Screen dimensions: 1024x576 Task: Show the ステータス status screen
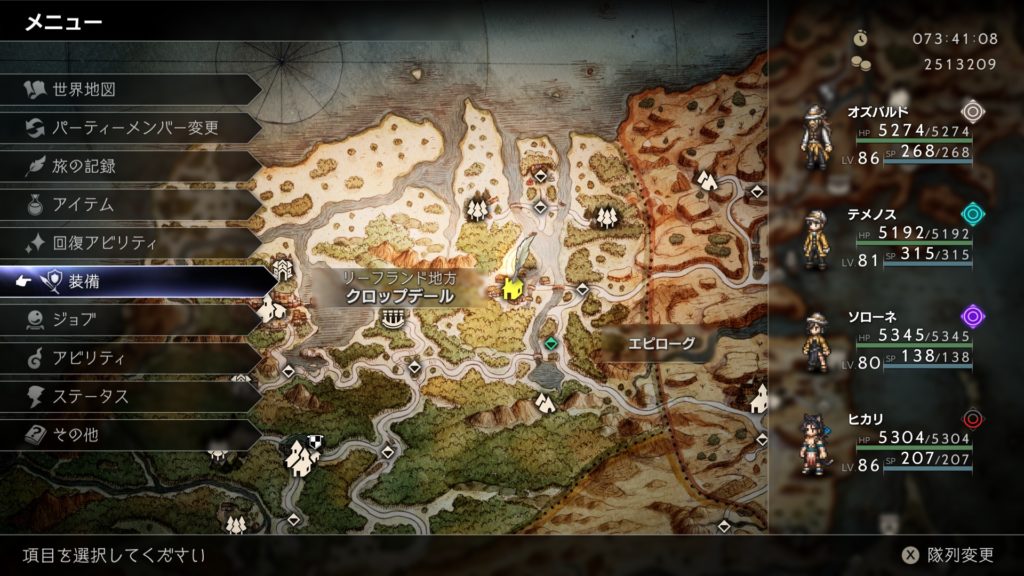coord(90,397)
